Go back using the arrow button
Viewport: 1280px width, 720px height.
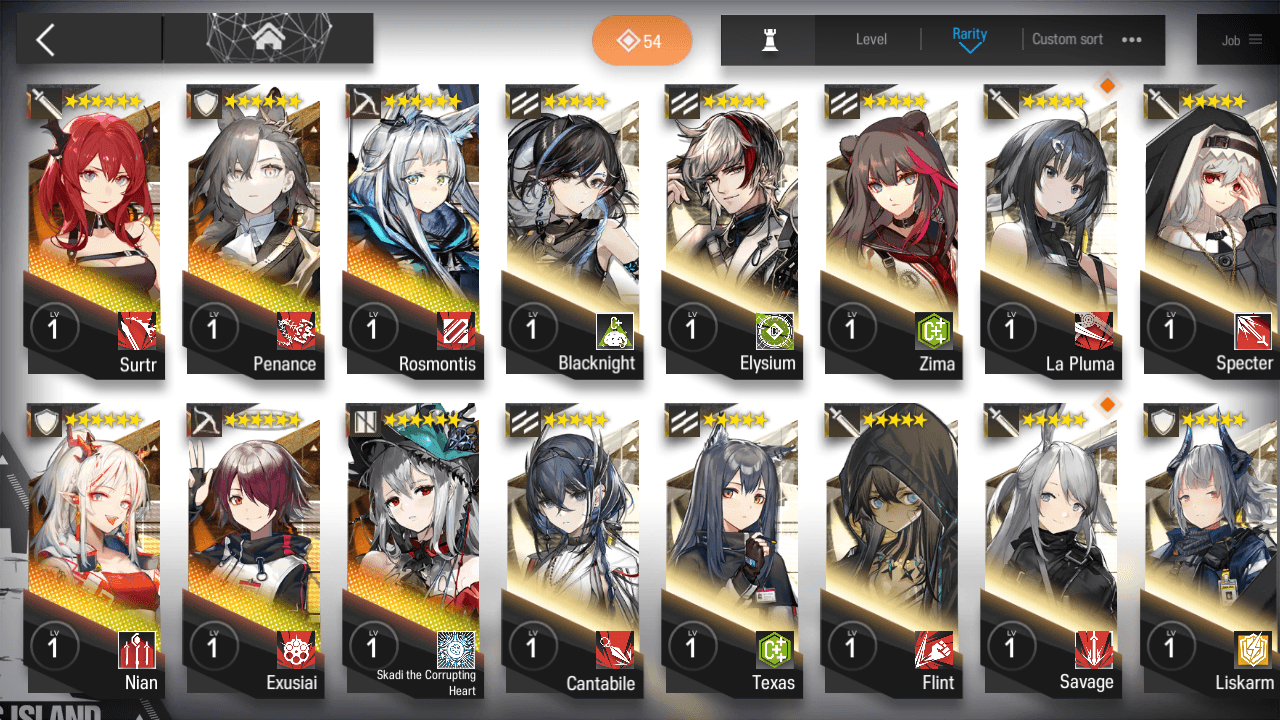tap(46, 40)
